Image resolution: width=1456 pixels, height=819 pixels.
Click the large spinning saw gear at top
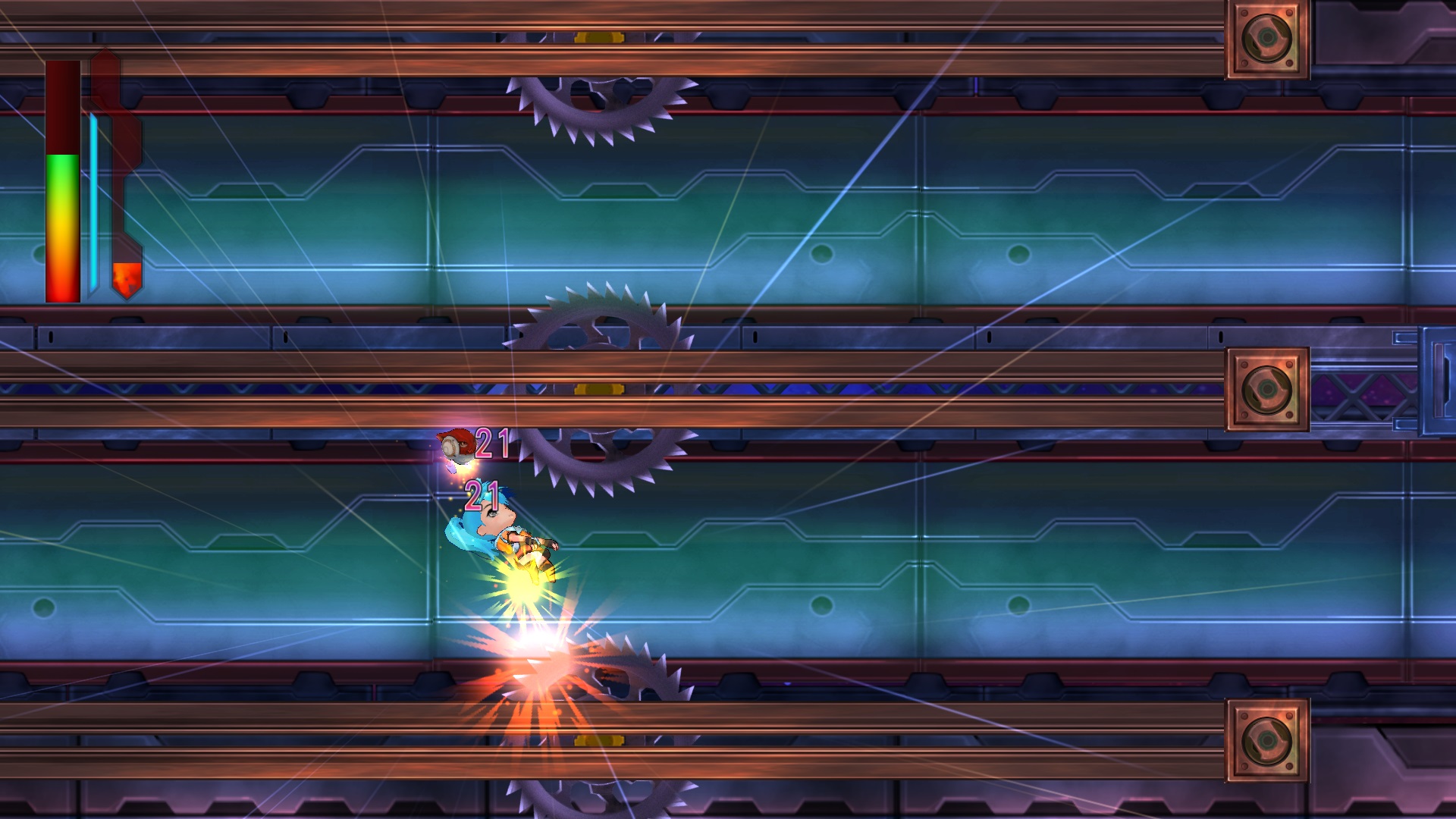point(599,106)
